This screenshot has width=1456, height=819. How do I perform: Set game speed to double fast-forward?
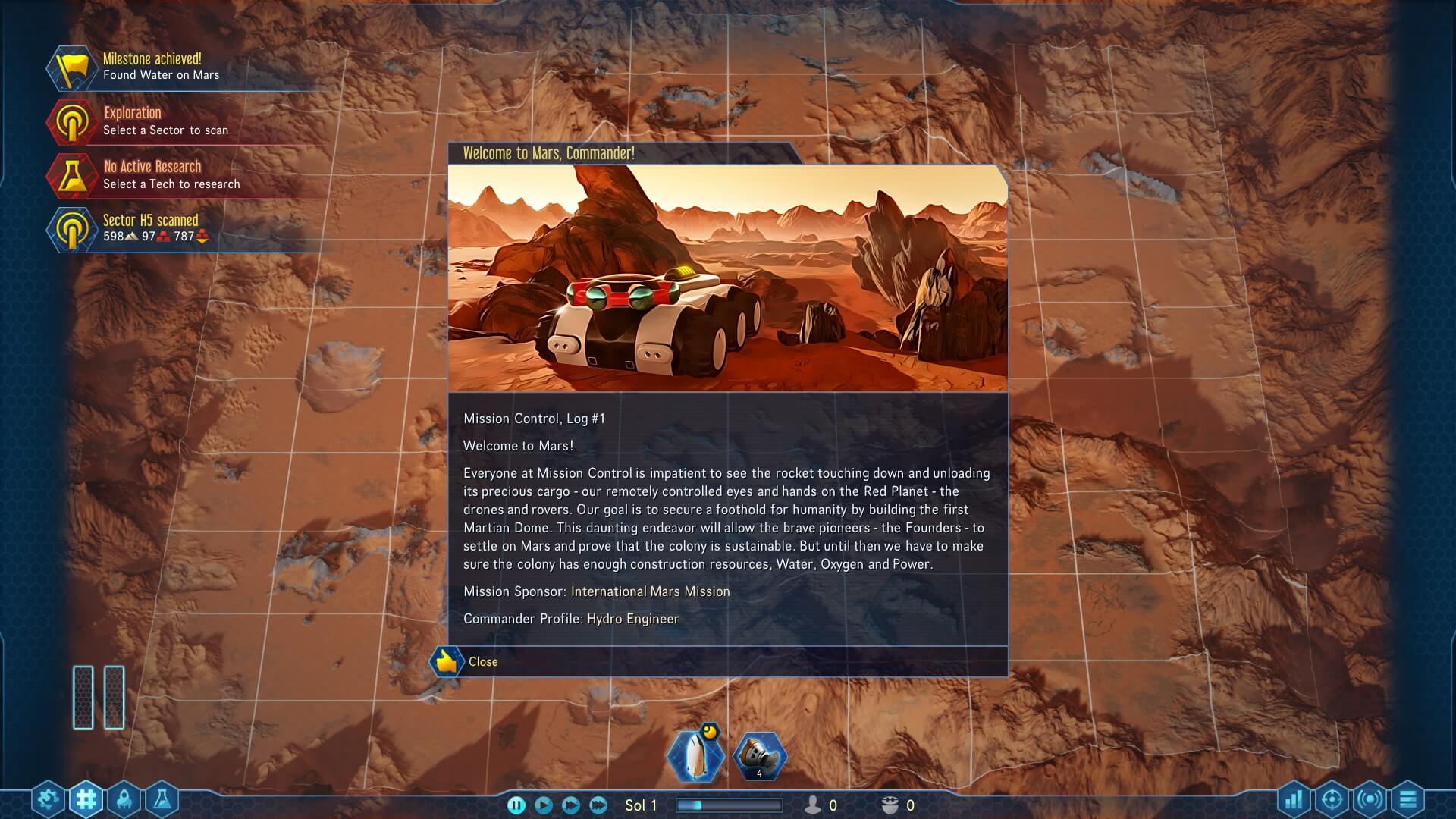point(571,805)
